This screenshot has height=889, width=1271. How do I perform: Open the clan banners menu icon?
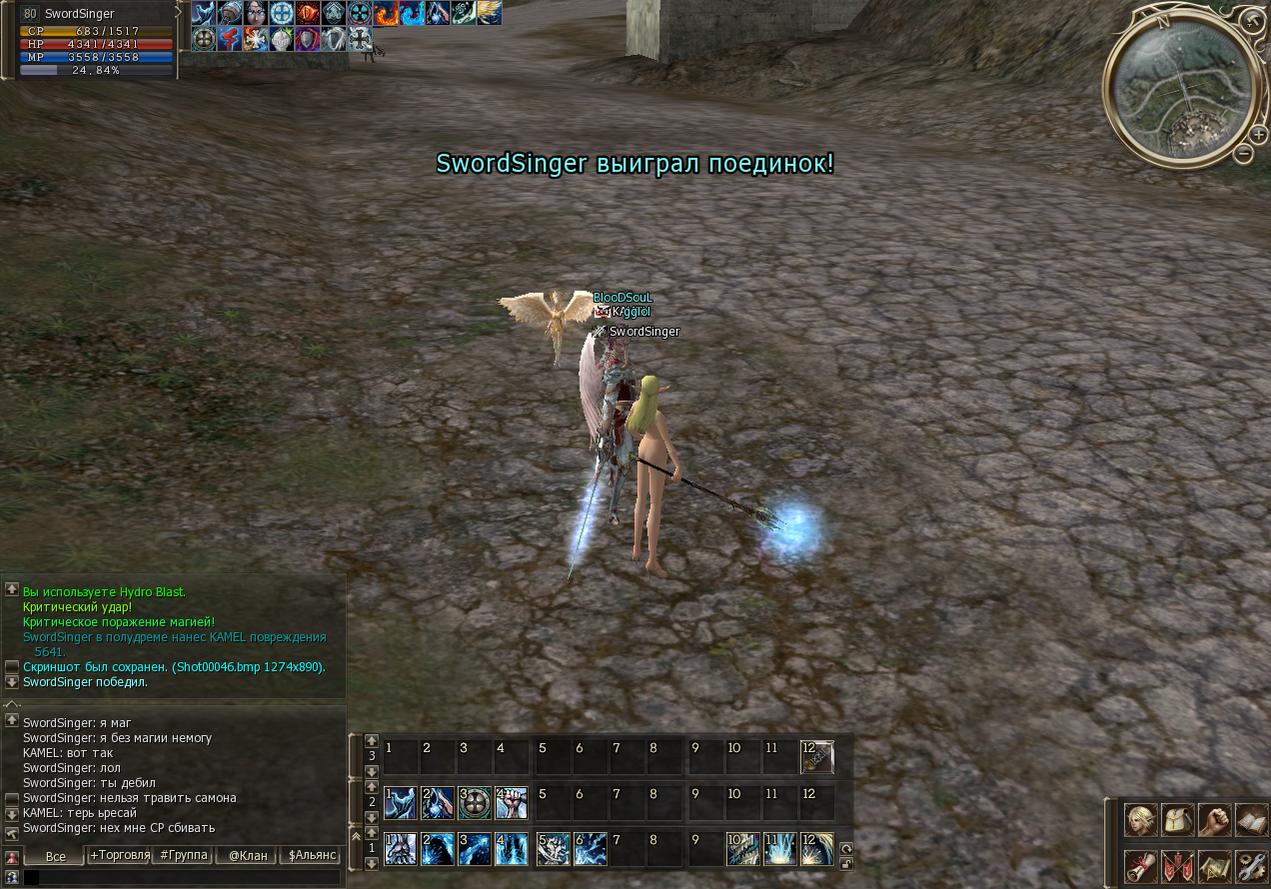[x=1177, y=864]
